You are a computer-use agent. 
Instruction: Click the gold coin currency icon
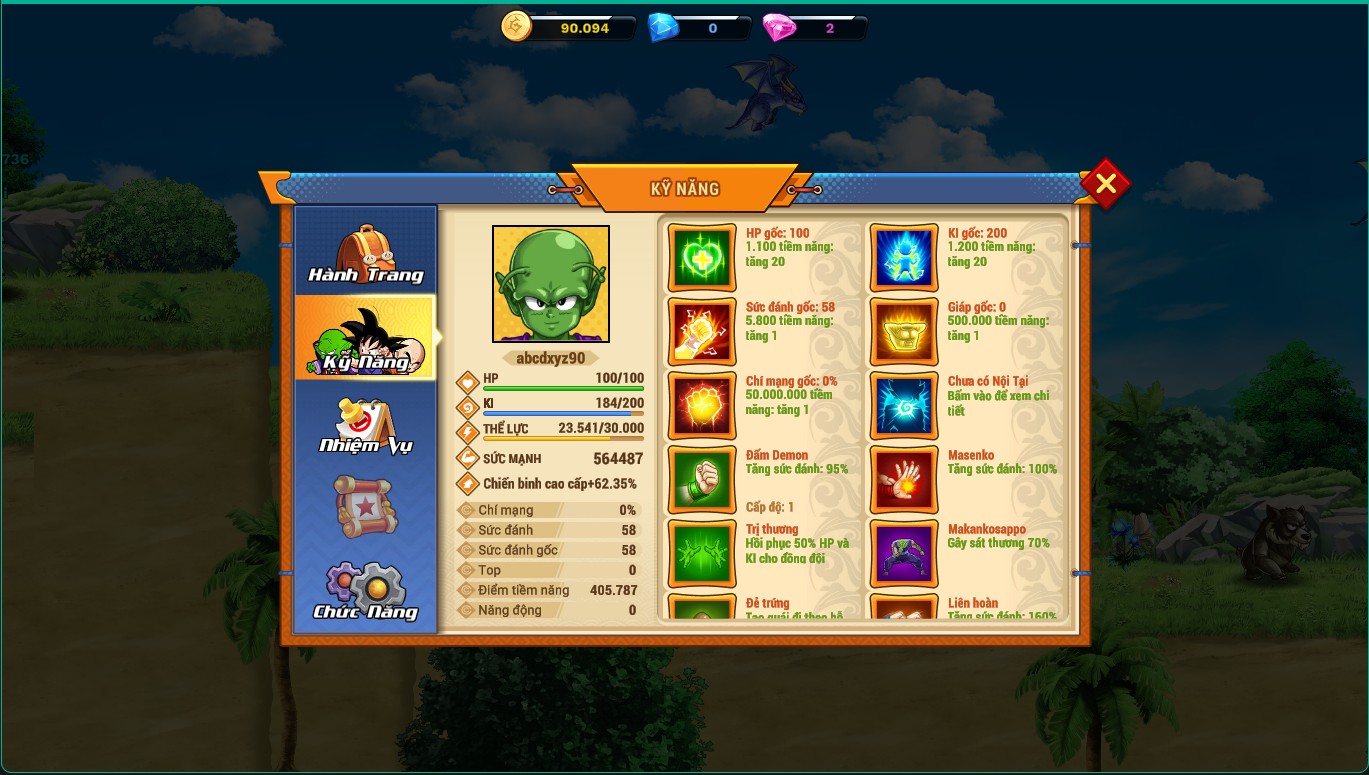[x=517, y=27]
